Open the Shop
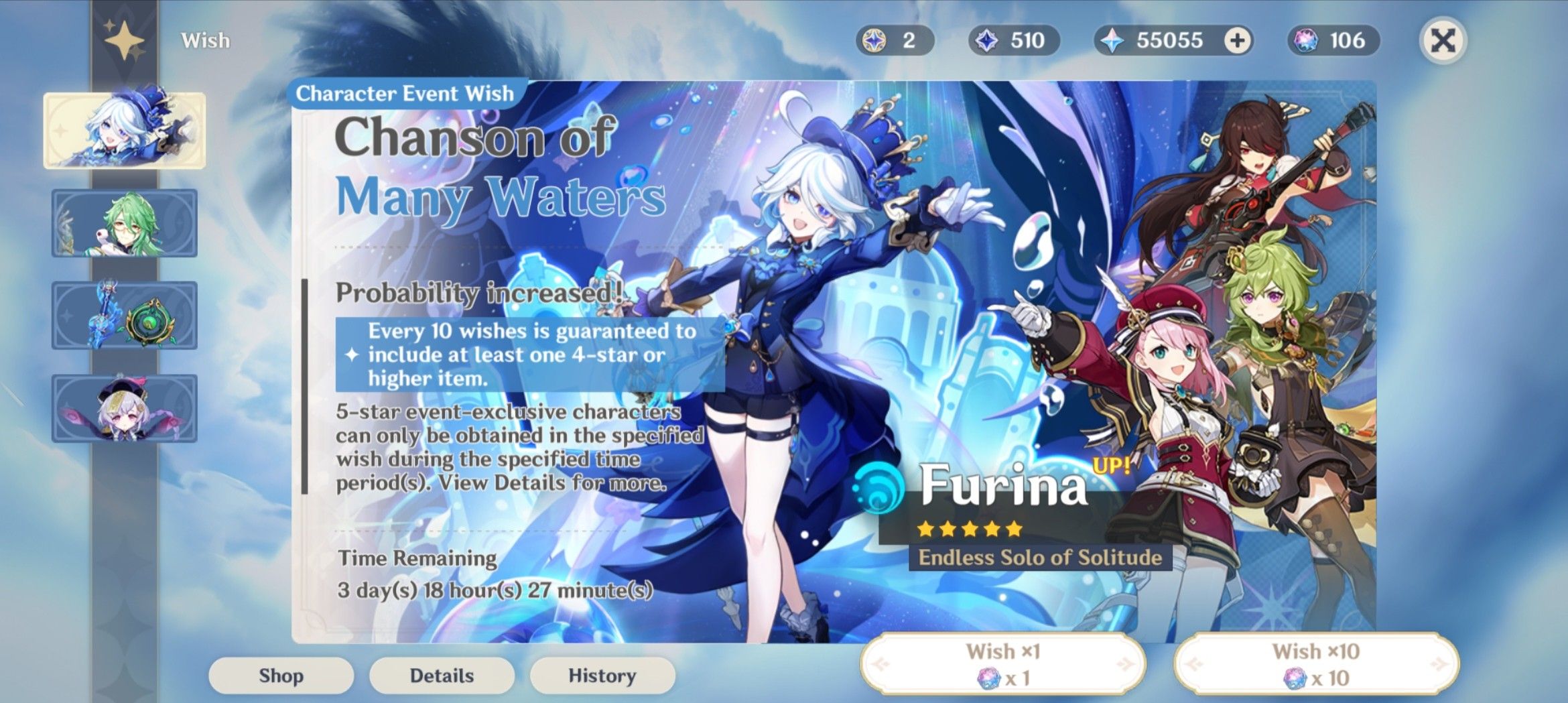1568x703 pixels. (281, 675)
